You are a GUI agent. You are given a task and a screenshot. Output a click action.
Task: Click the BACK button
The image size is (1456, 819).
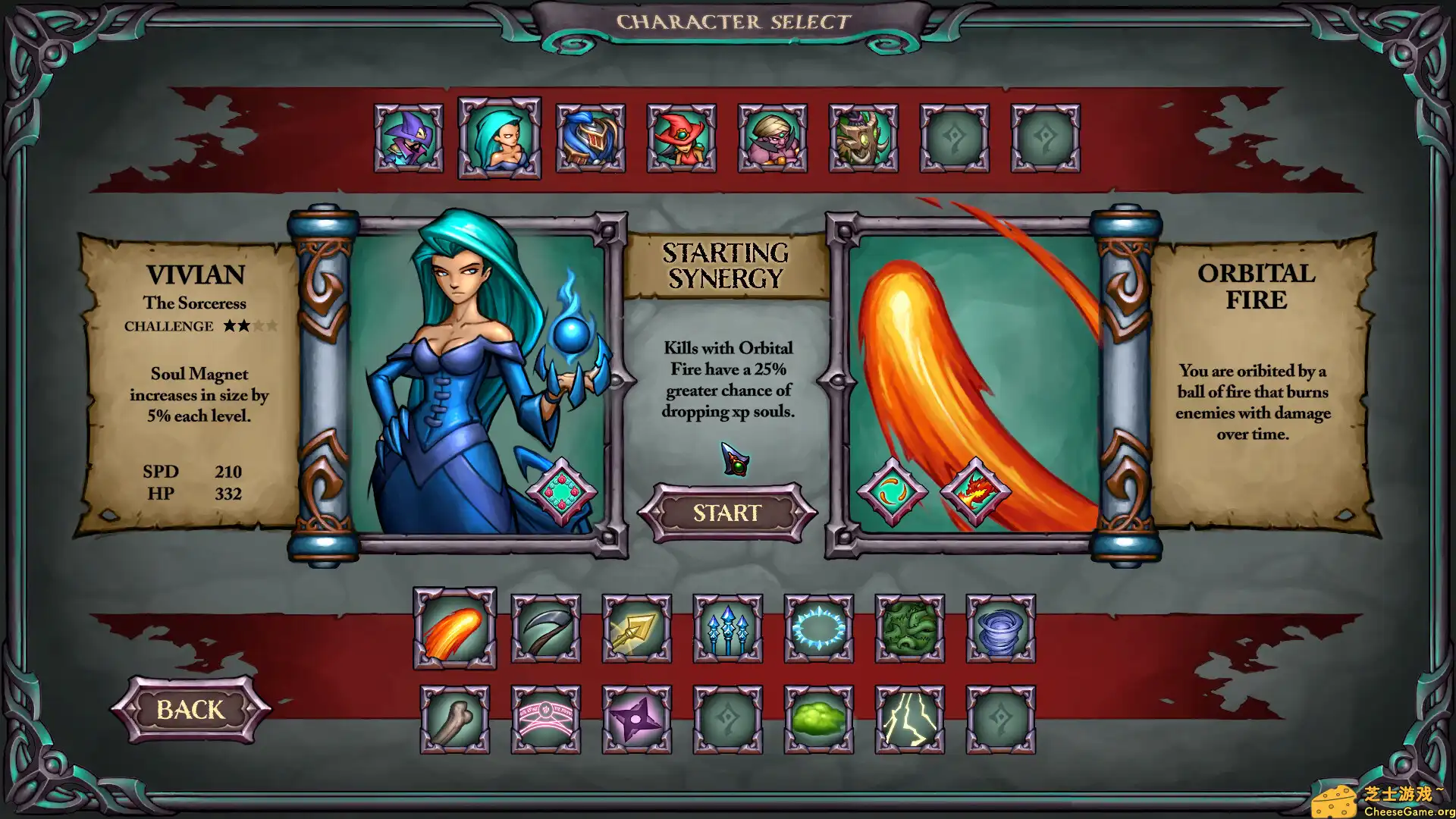pos(190,710)
